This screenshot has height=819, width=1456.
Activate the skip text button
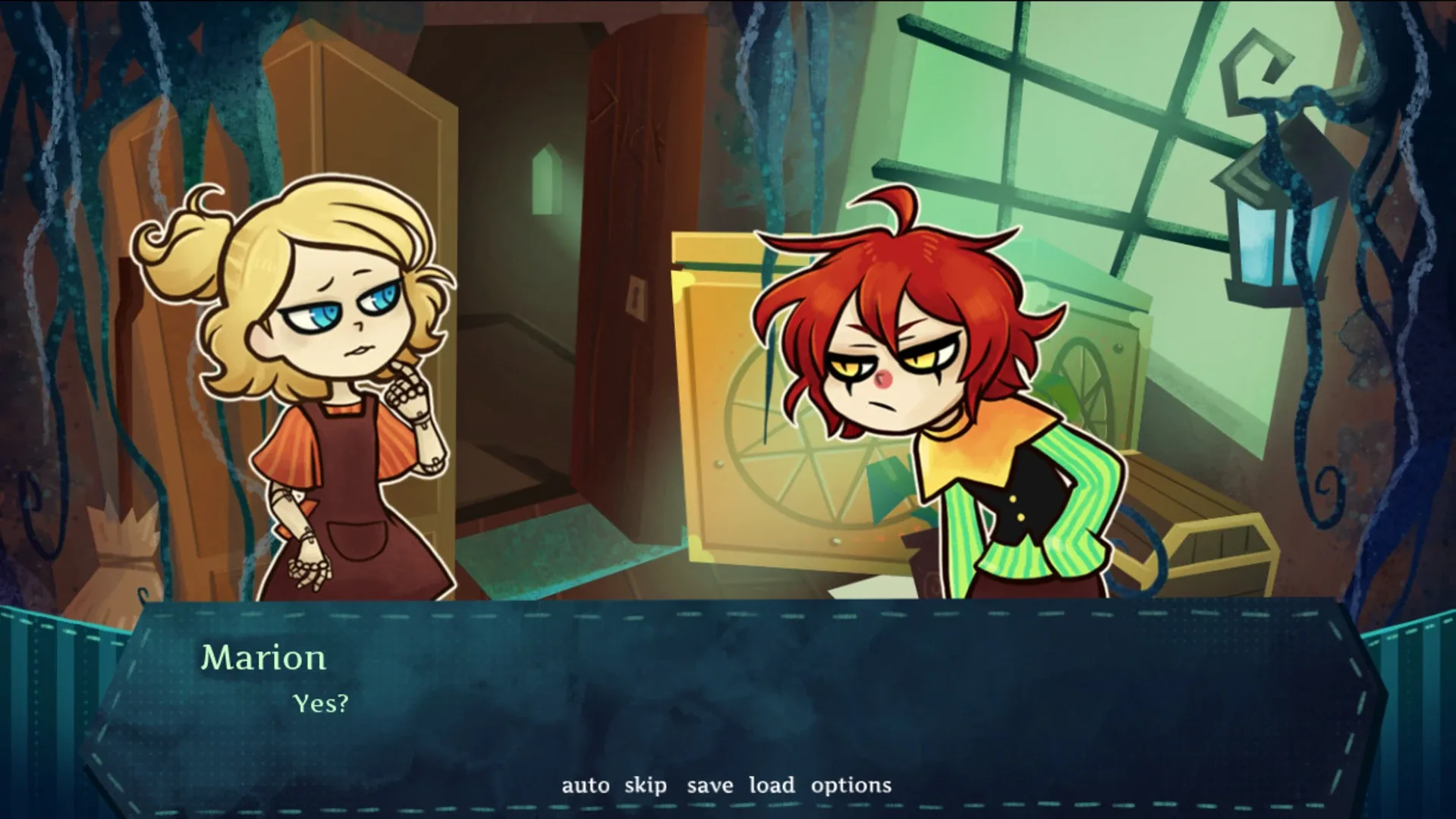(x=646, y=785)
